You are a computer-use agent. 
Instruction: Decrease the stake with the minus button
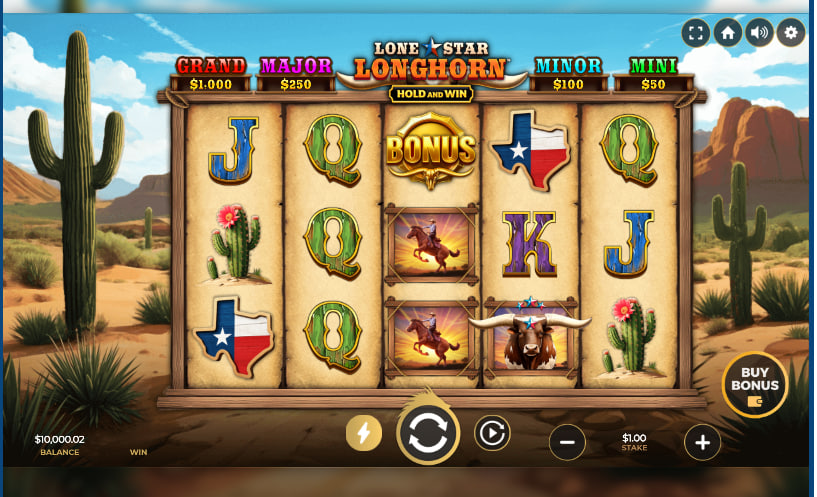(567, 442)
